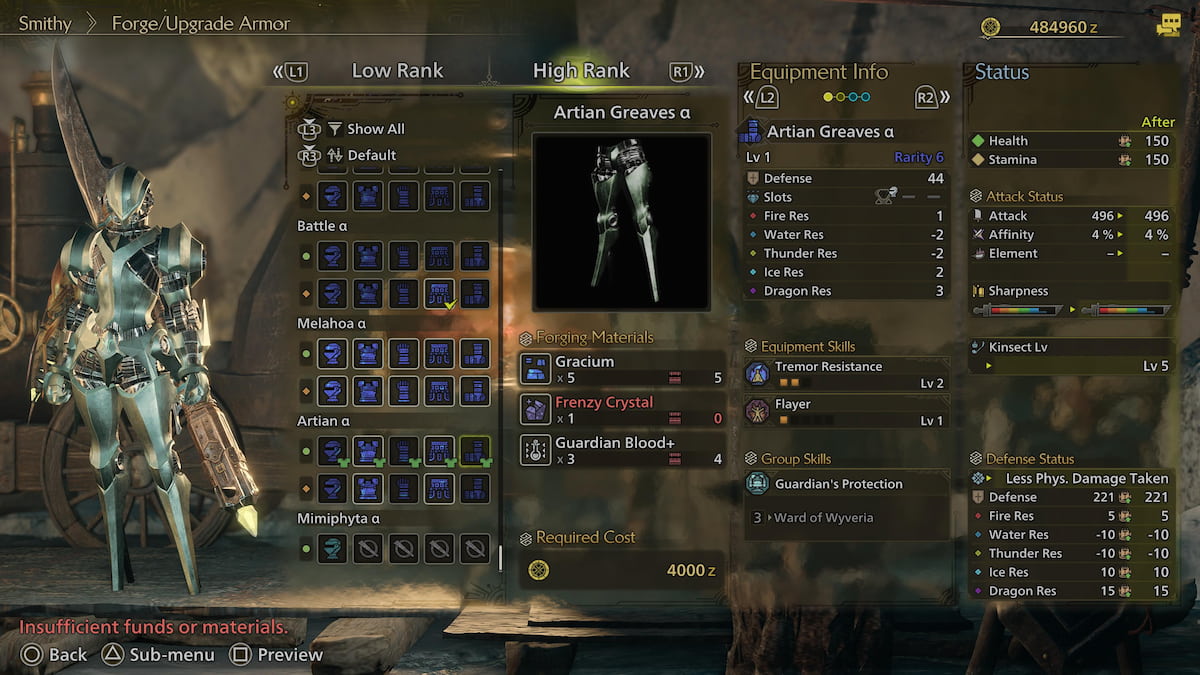1200x675 pixels.
Task: Go back to Smithy in the breadcrumb
Action: pyautogui.click(x=45, y=23)
